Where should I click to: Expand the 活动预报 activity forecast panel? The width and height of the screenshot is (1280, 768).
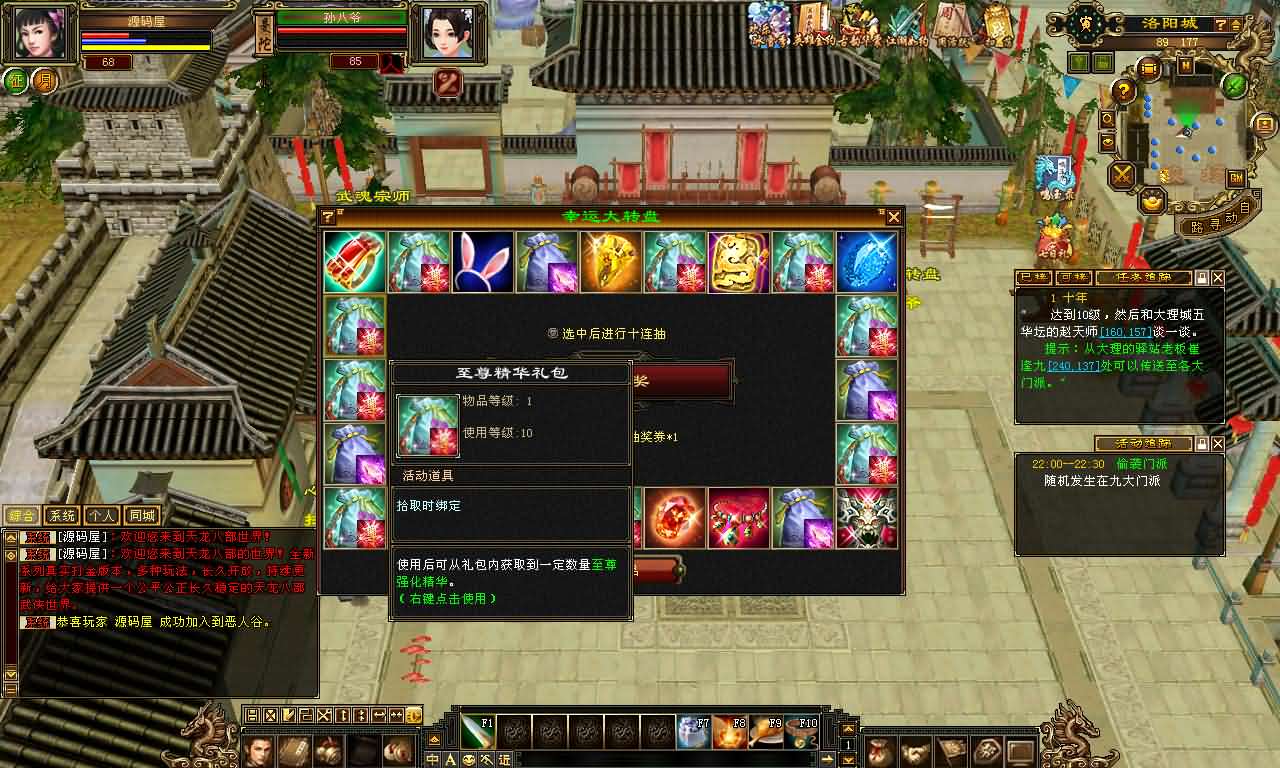[1205, 443]
